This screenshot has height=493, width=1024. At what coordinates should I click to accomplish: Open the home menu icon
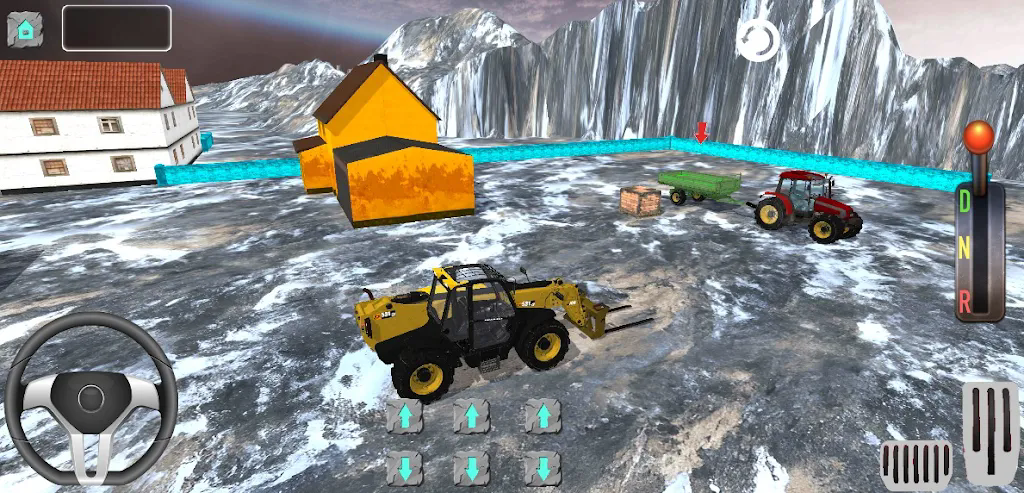[25, 28]
